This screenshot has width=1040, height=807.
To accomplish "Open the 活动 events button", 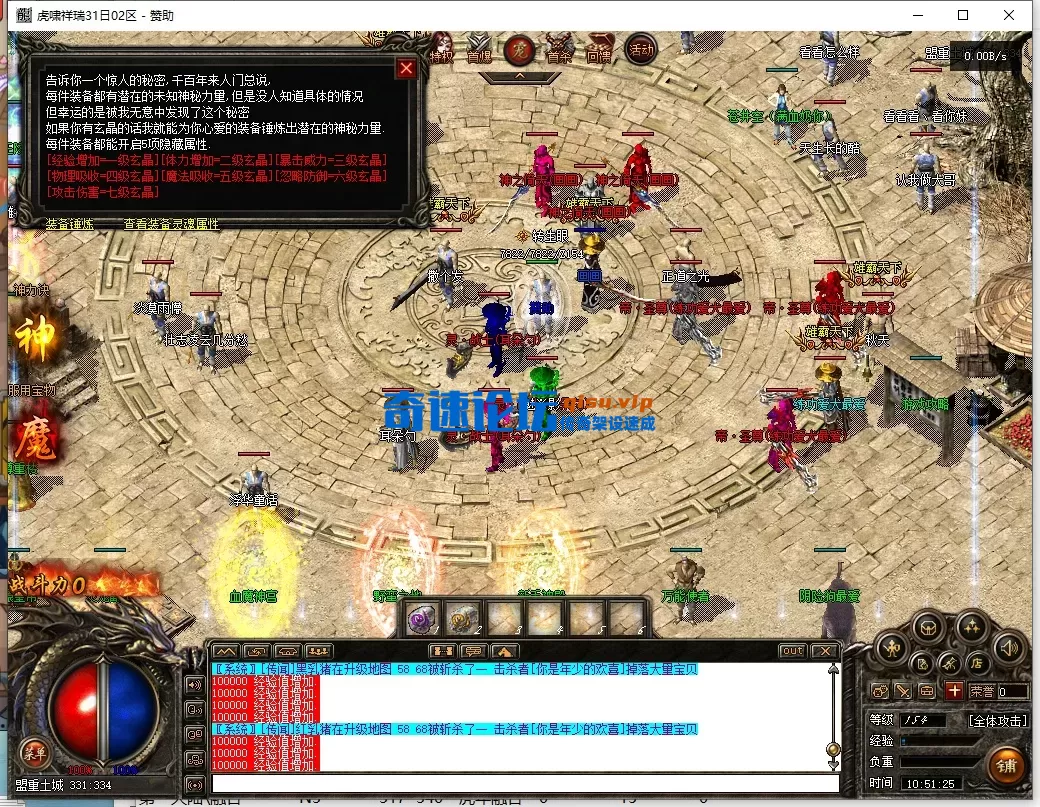I will click(x=640, y=48).
